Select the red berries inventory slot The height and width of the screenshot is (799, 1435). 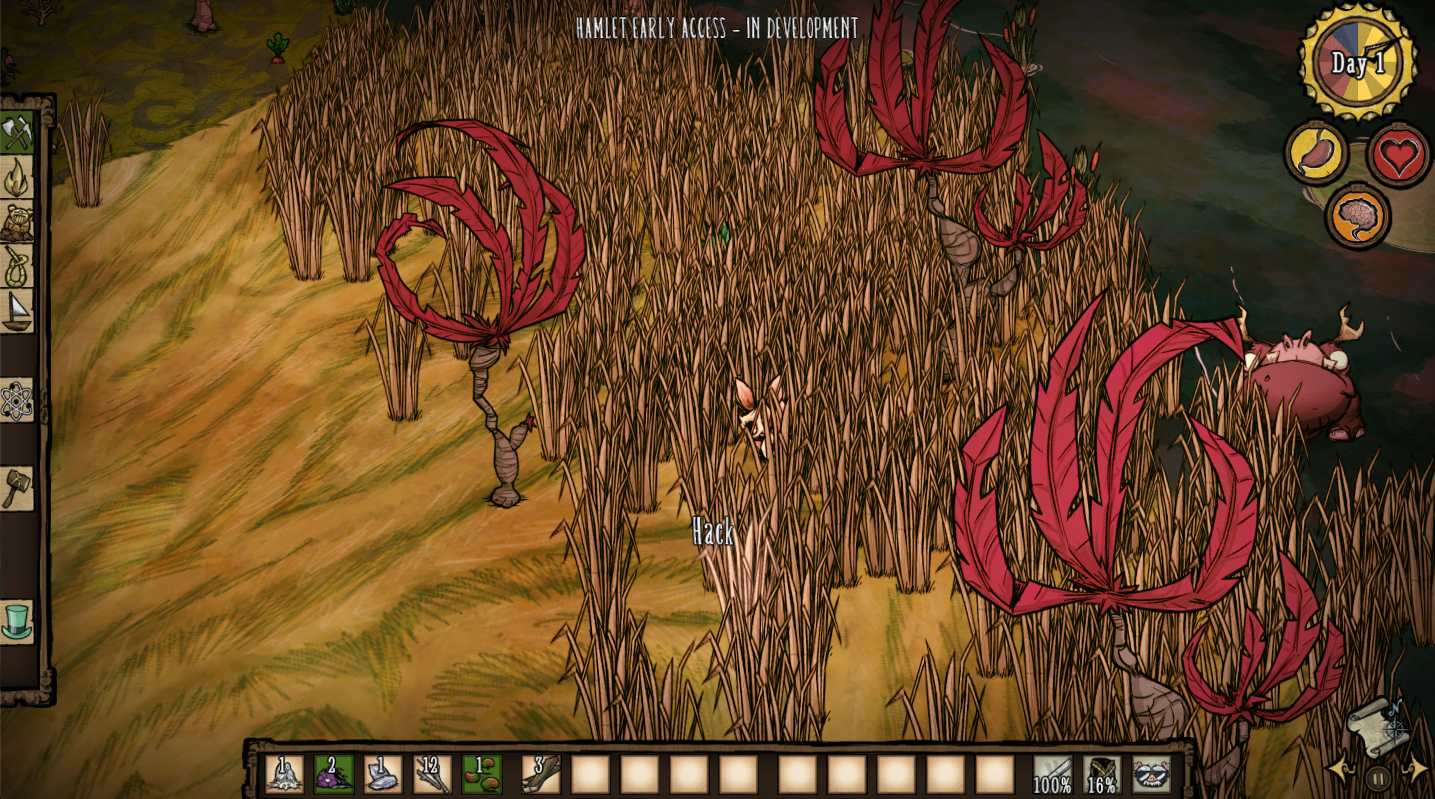pos(482,774)
